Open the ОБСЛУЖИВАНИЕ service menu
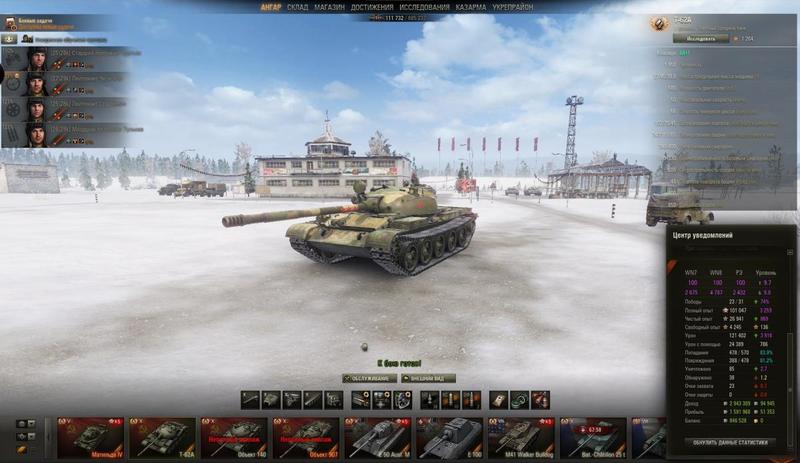The image size is (800, 463). tap(369, 378)
